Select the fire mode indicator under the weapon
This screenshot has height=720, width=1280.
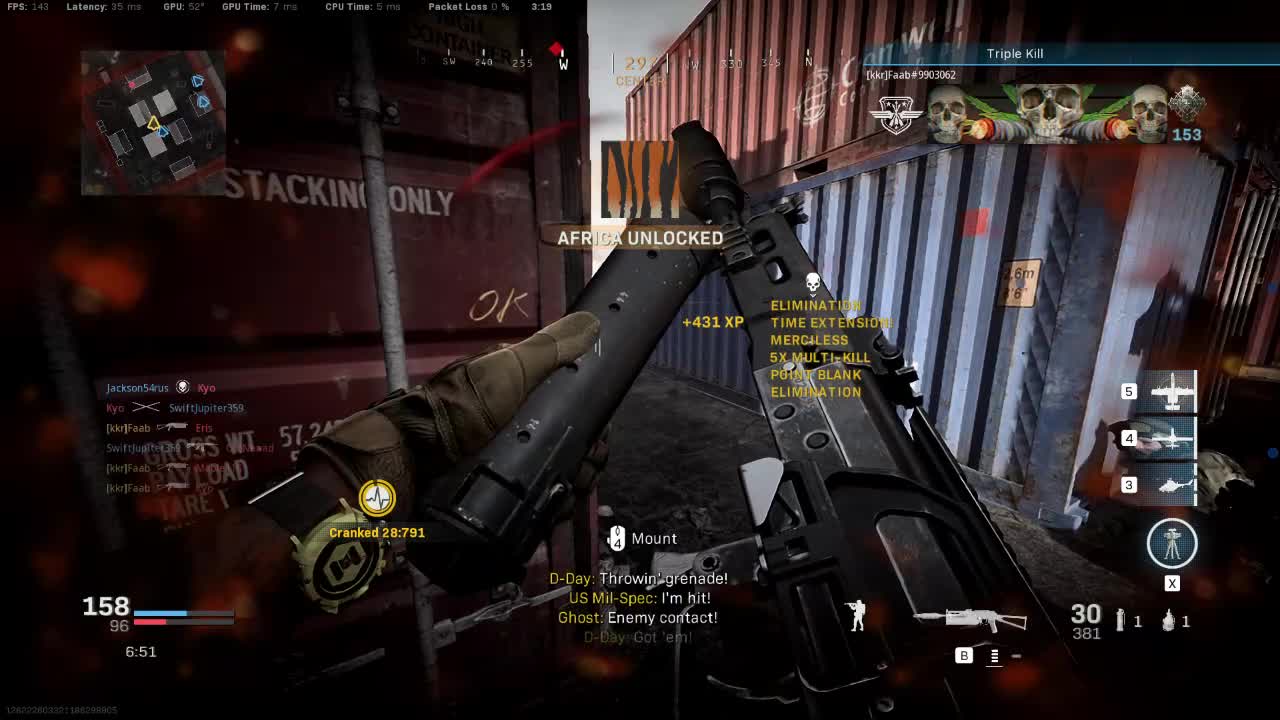pos(994,656)
